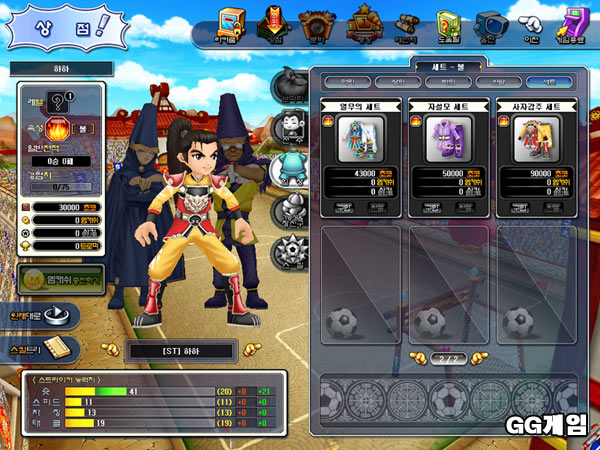Select the purple 자설모 세트 costume thumbnail

tap(448, 139)
